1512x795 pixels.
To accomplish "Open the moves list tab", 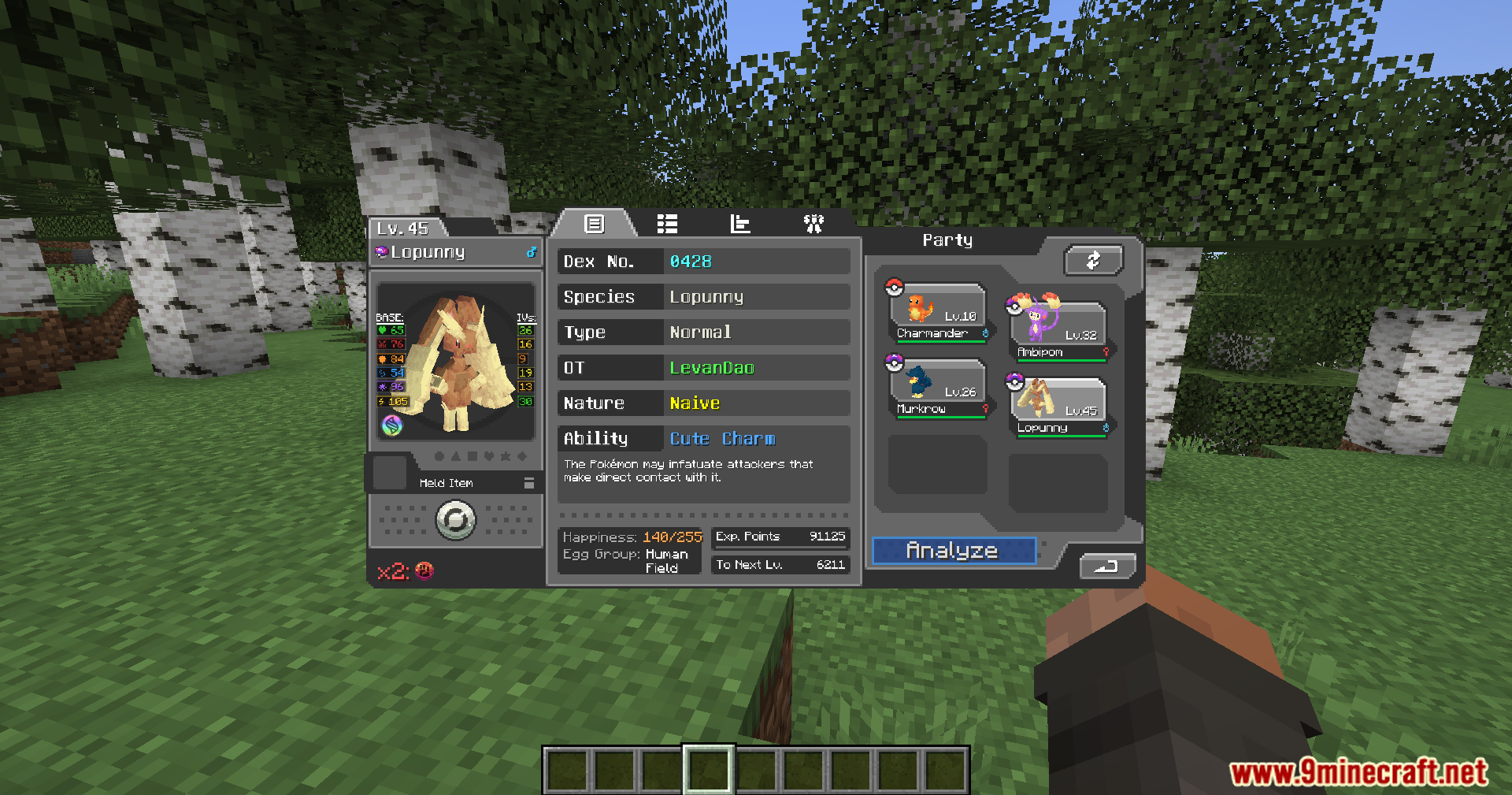I will [x=667, y=225].
